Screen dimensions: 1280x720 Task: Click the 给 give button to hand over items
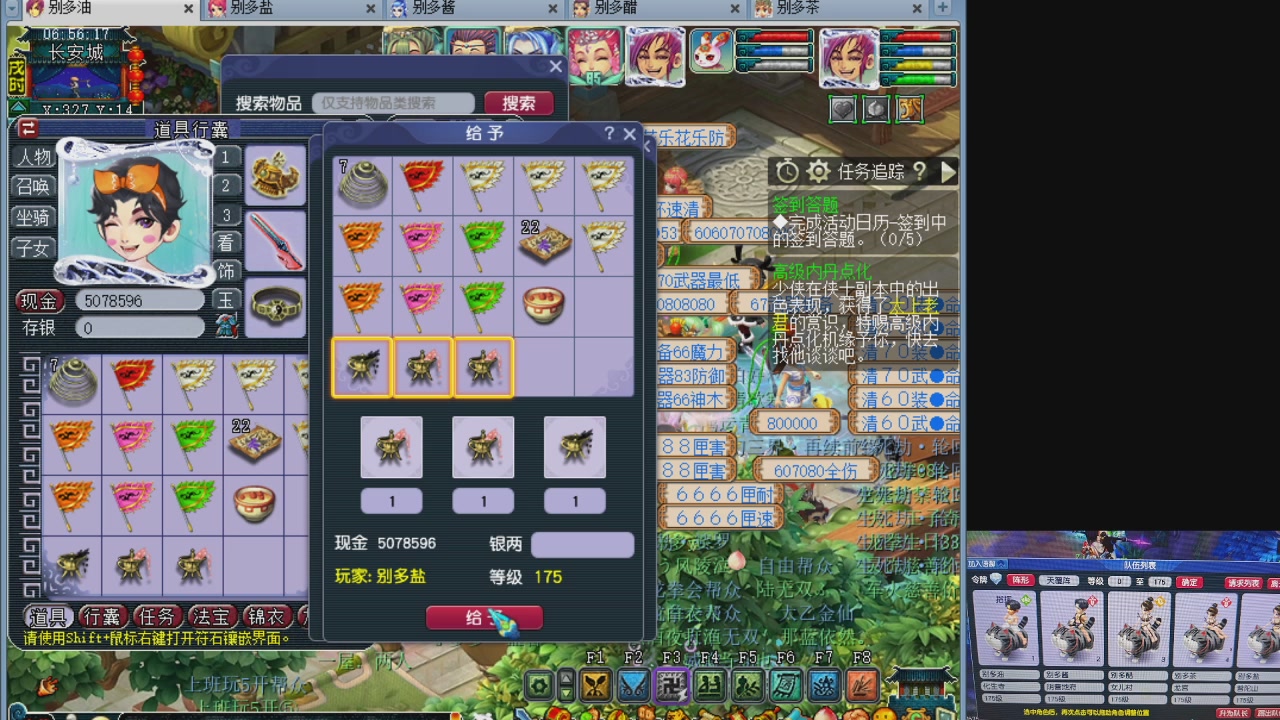point(484,617)
